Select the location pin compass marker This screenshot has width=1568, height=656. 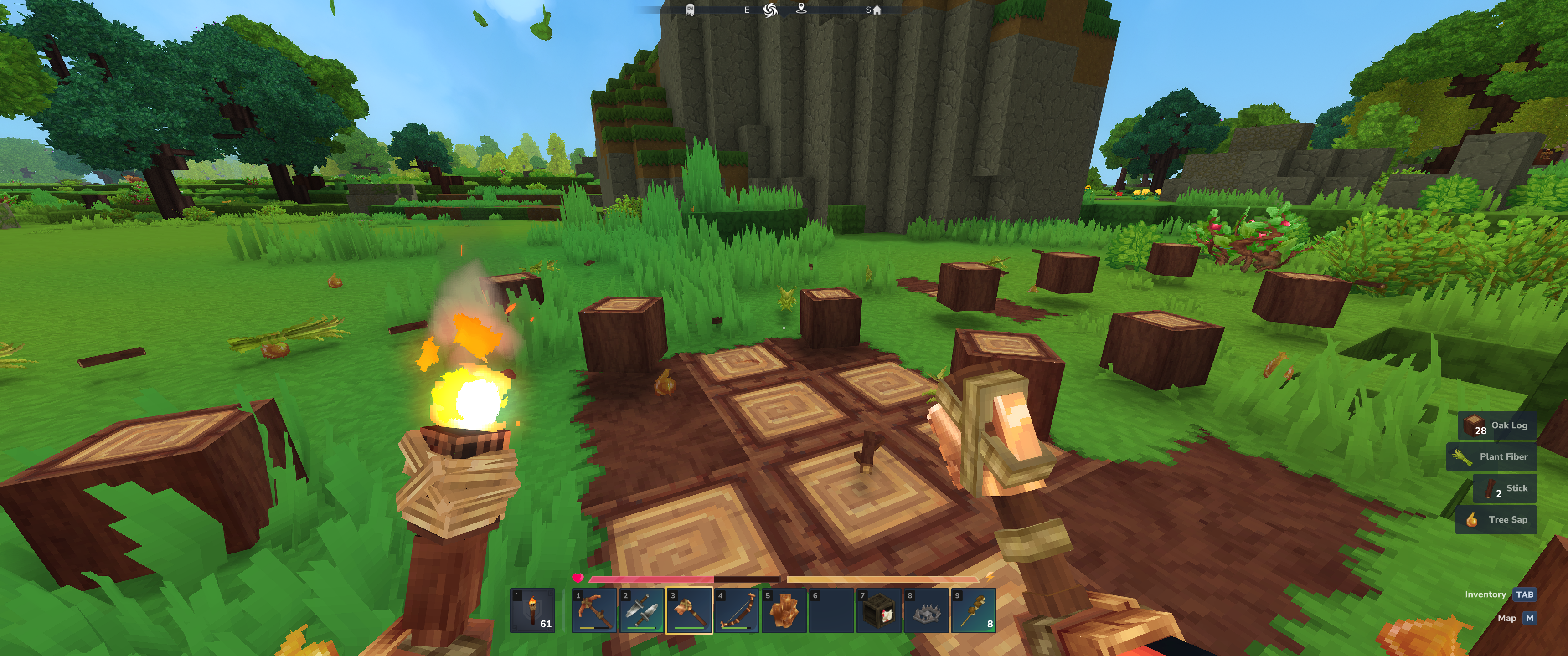802,9
